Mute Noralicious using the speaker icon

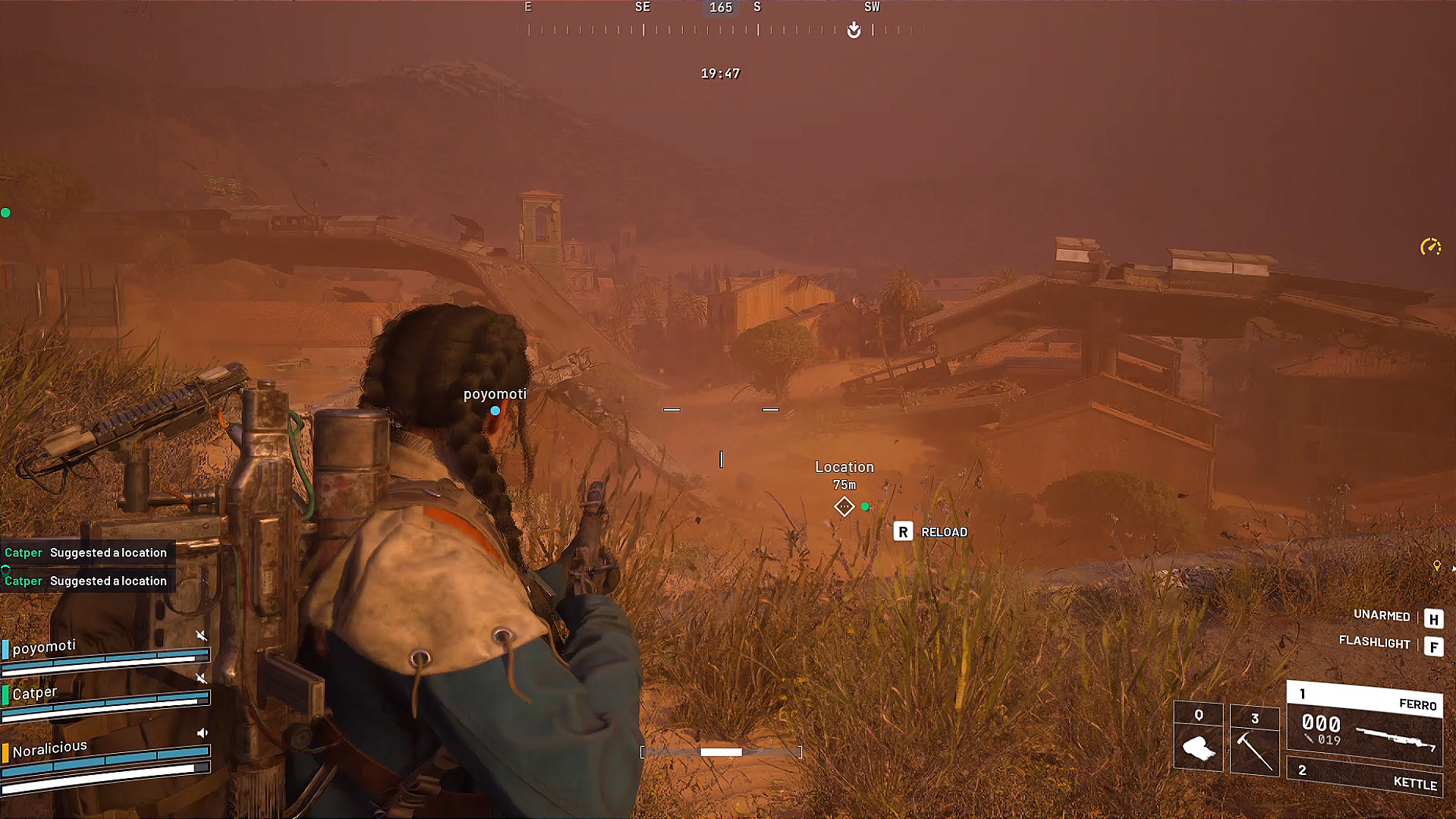coord(202,733)
